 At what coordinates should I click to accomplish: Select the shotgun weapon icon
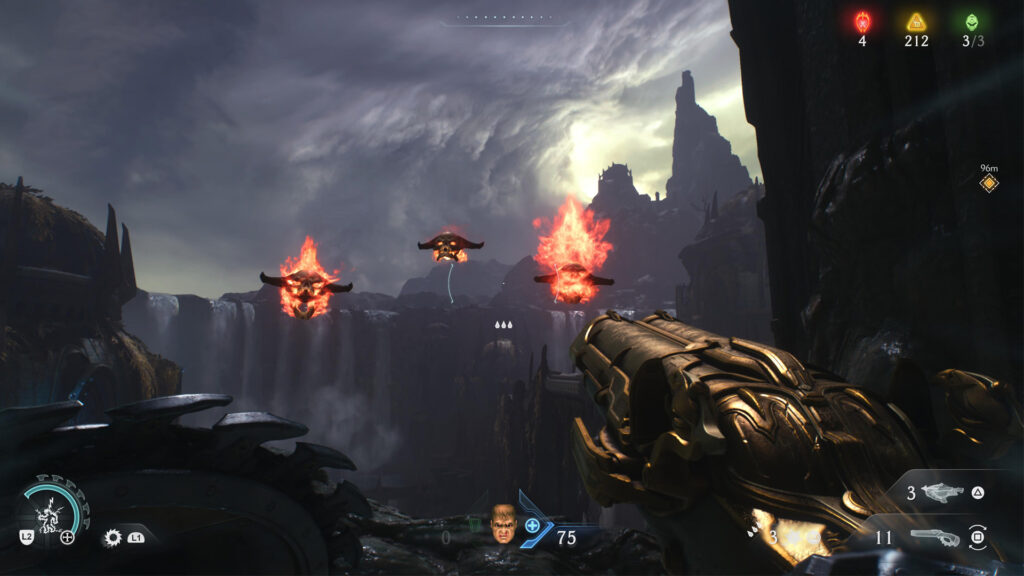pyautogui.click(x=934, y=538)
